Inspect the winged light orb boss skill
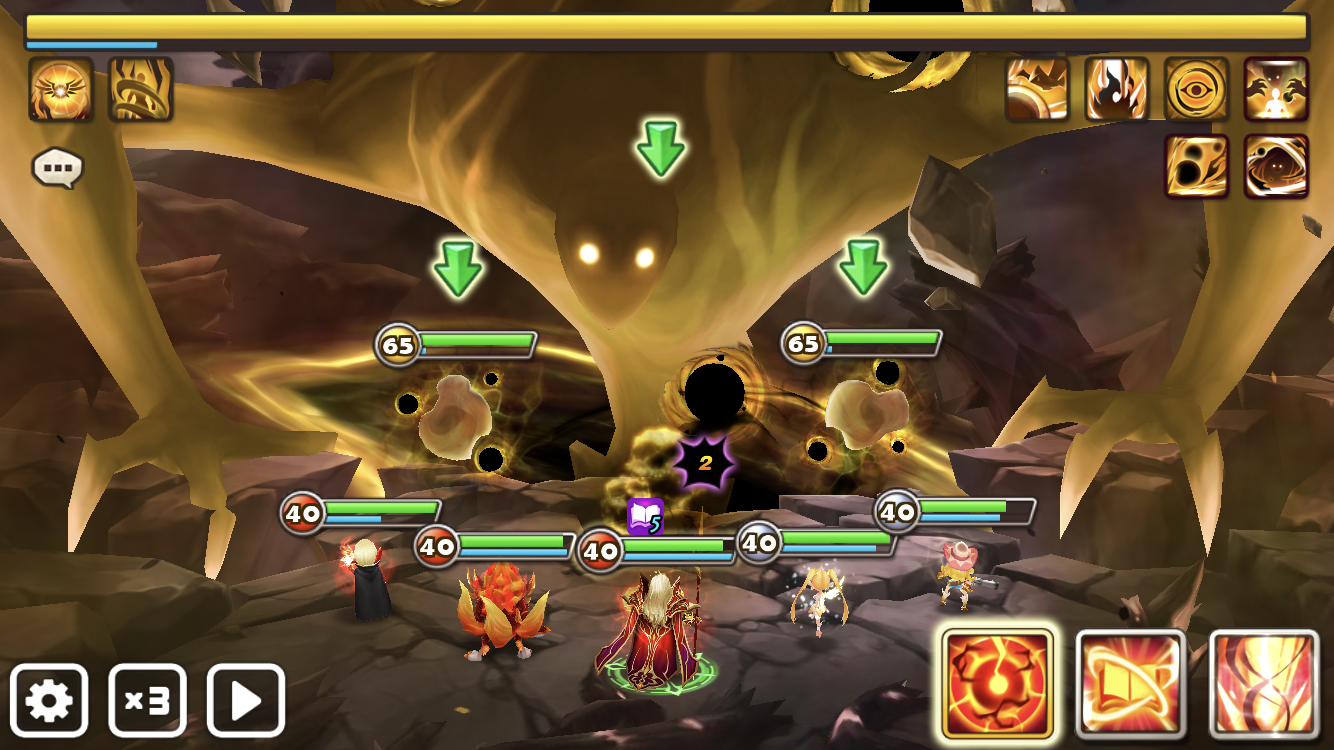Screen dimensions: 1334x750 61,89
